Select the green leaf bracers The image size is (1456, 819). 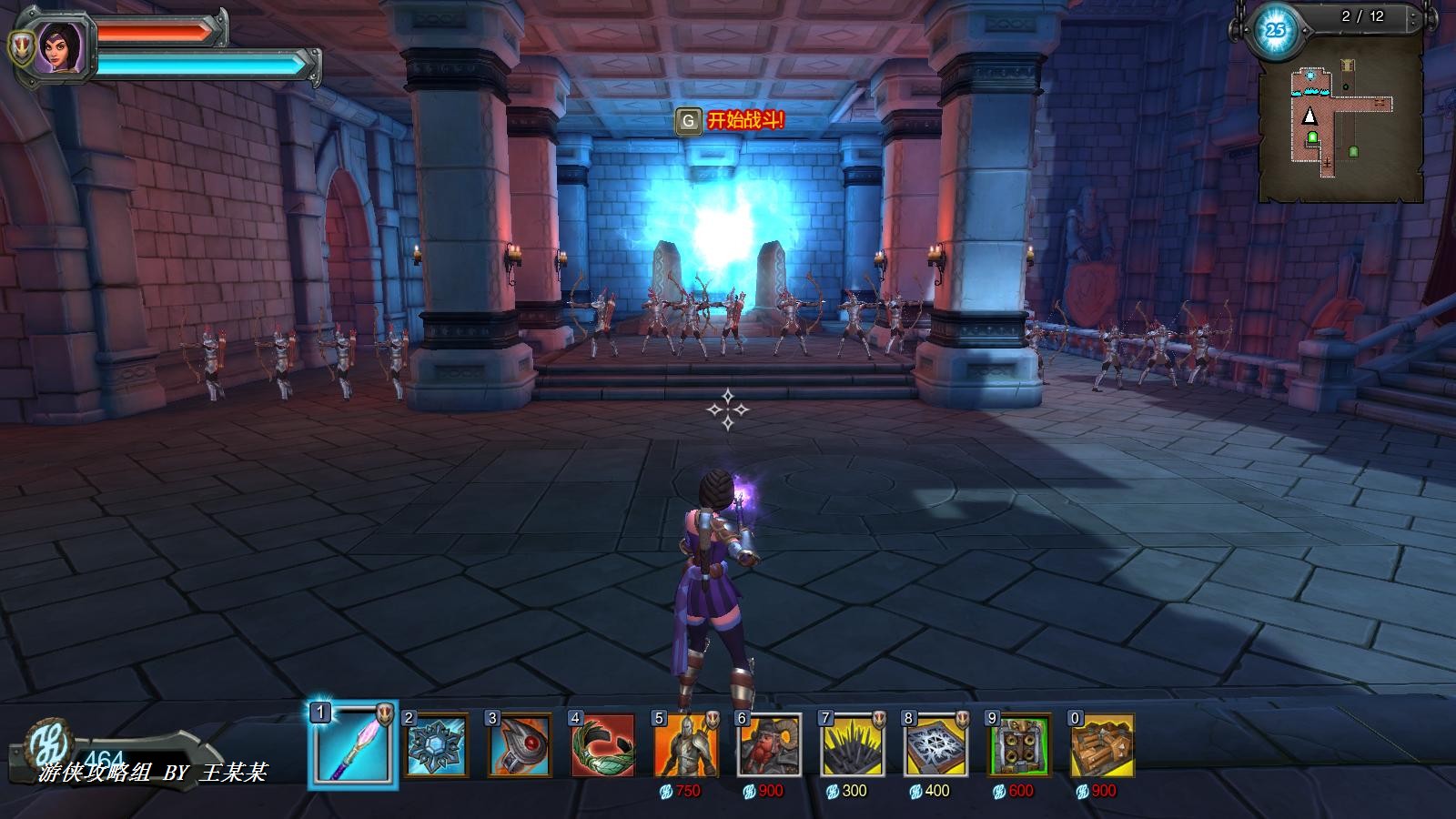pos(602,746)
